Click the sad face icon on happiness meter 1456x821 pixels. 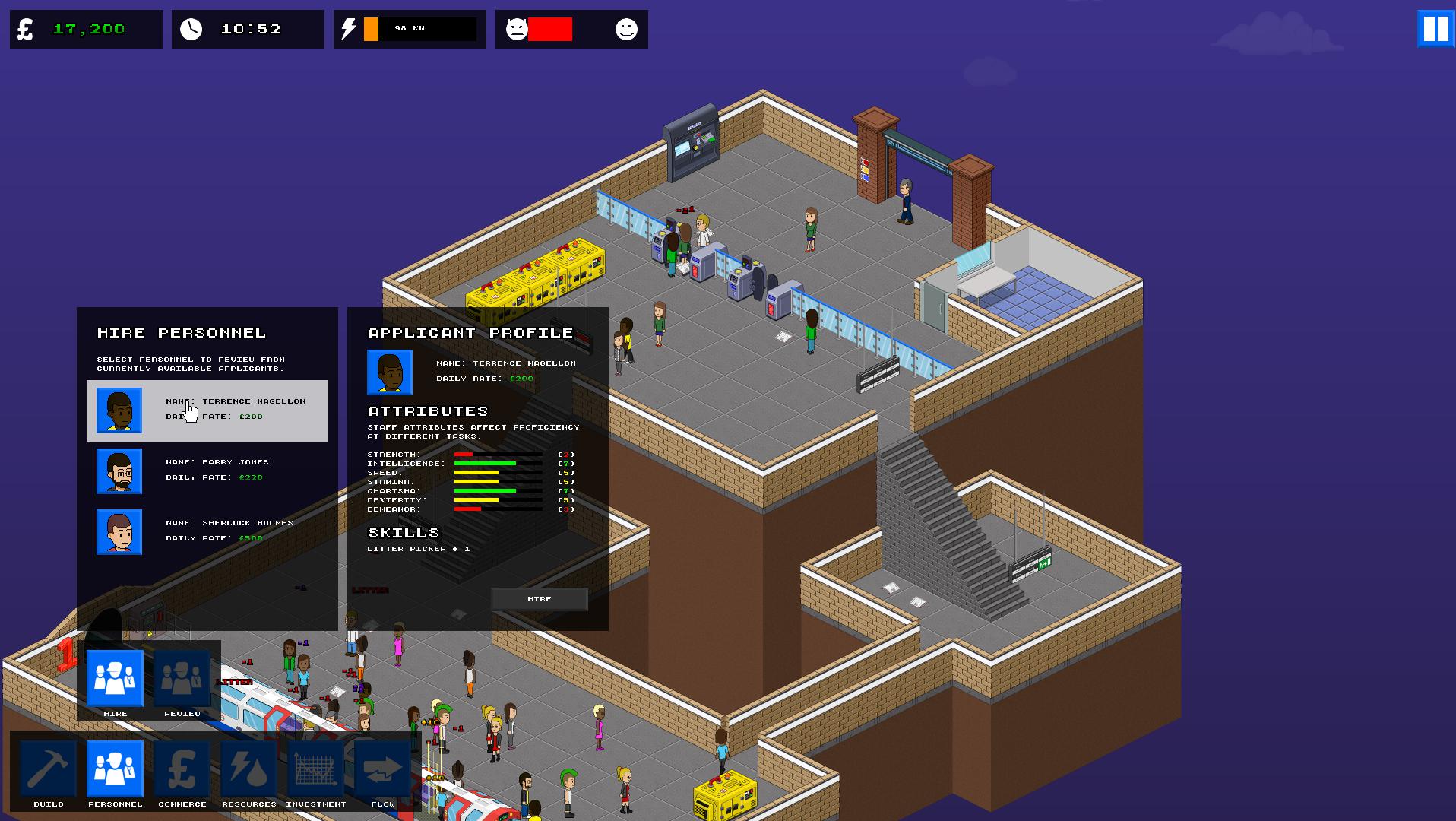tap(518, 30)
